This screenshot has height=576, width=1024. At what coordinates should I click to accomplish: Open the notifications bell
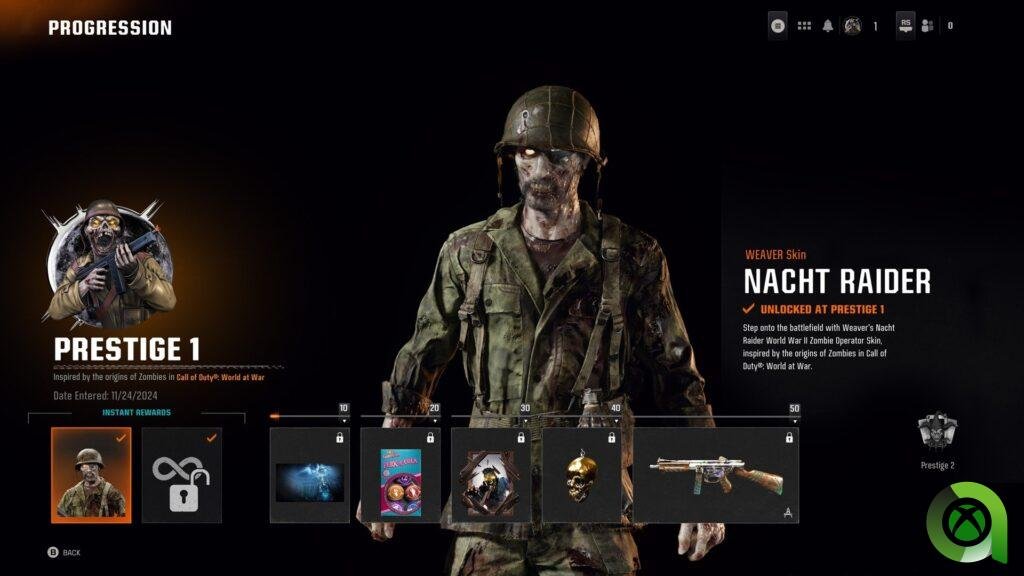(x=828, y=26)
